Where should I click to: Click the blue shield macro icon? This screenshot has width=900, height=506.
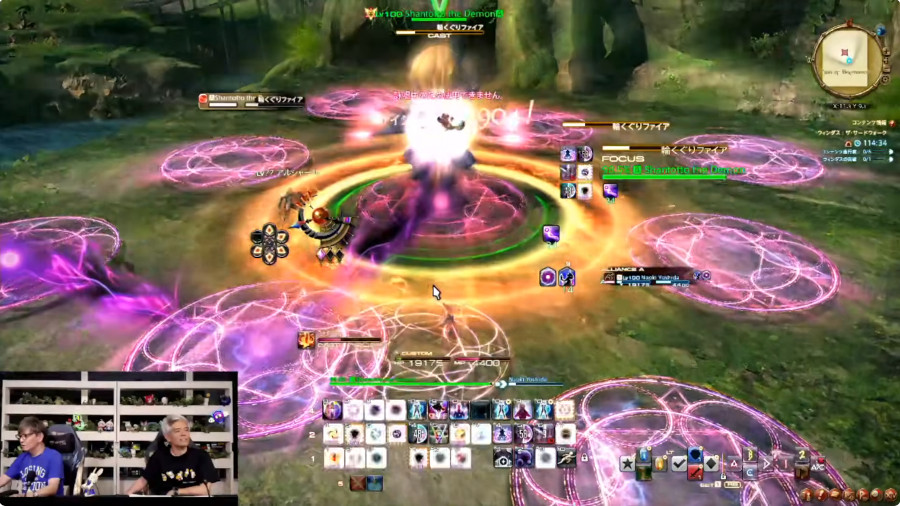coord(694,455)
